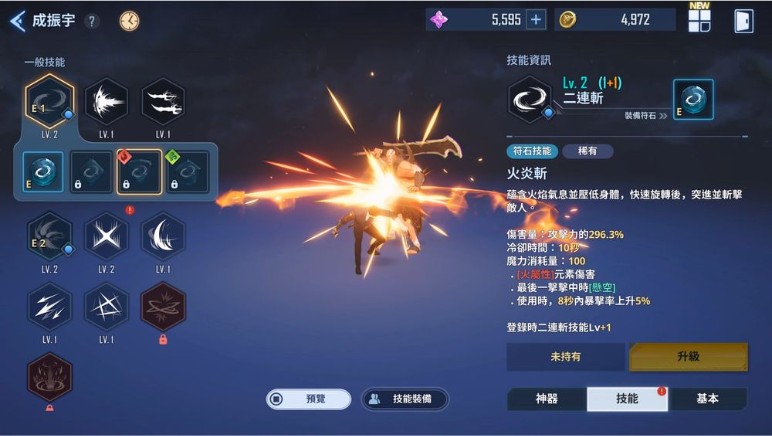Add purple gems with the plus button
Screen dimensions: 772x436
coord(536,20)
